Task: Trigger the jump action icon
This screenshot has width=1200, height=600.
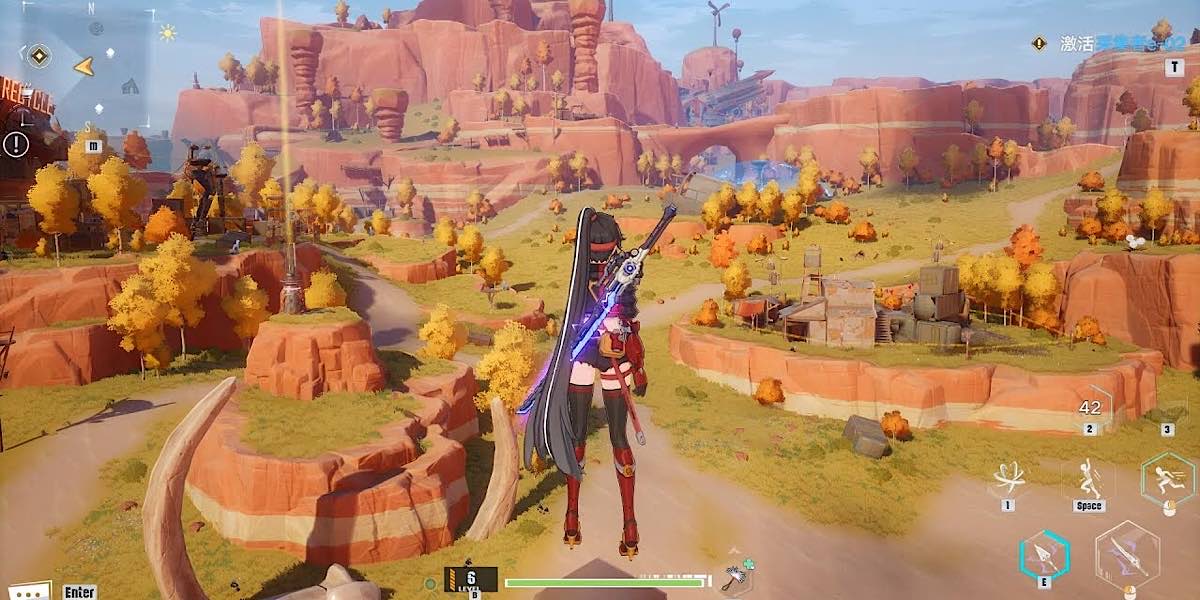Action: 1089,481
